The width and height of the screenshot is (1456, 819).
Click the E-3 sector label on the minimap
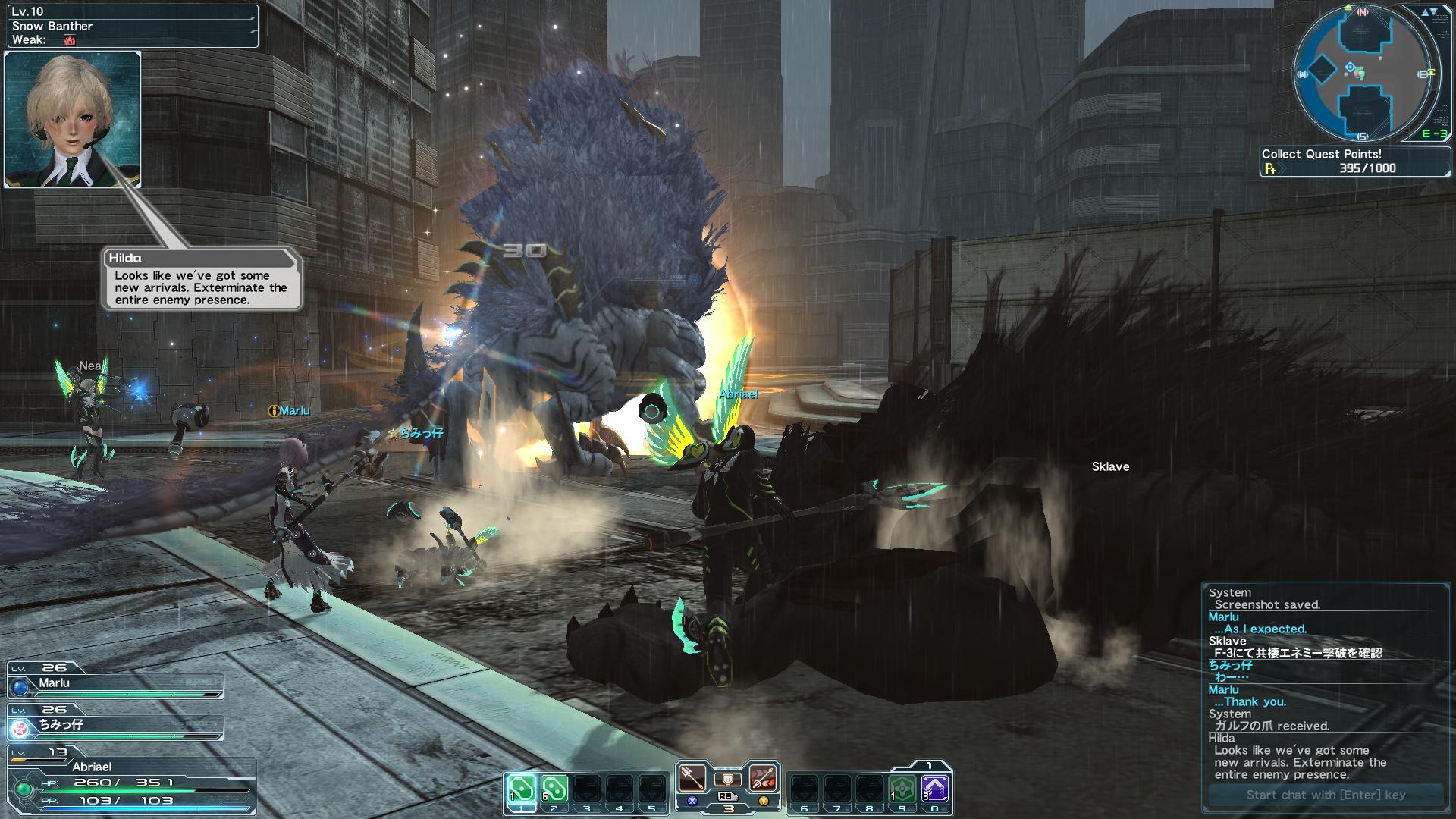tap(1435, 133)
